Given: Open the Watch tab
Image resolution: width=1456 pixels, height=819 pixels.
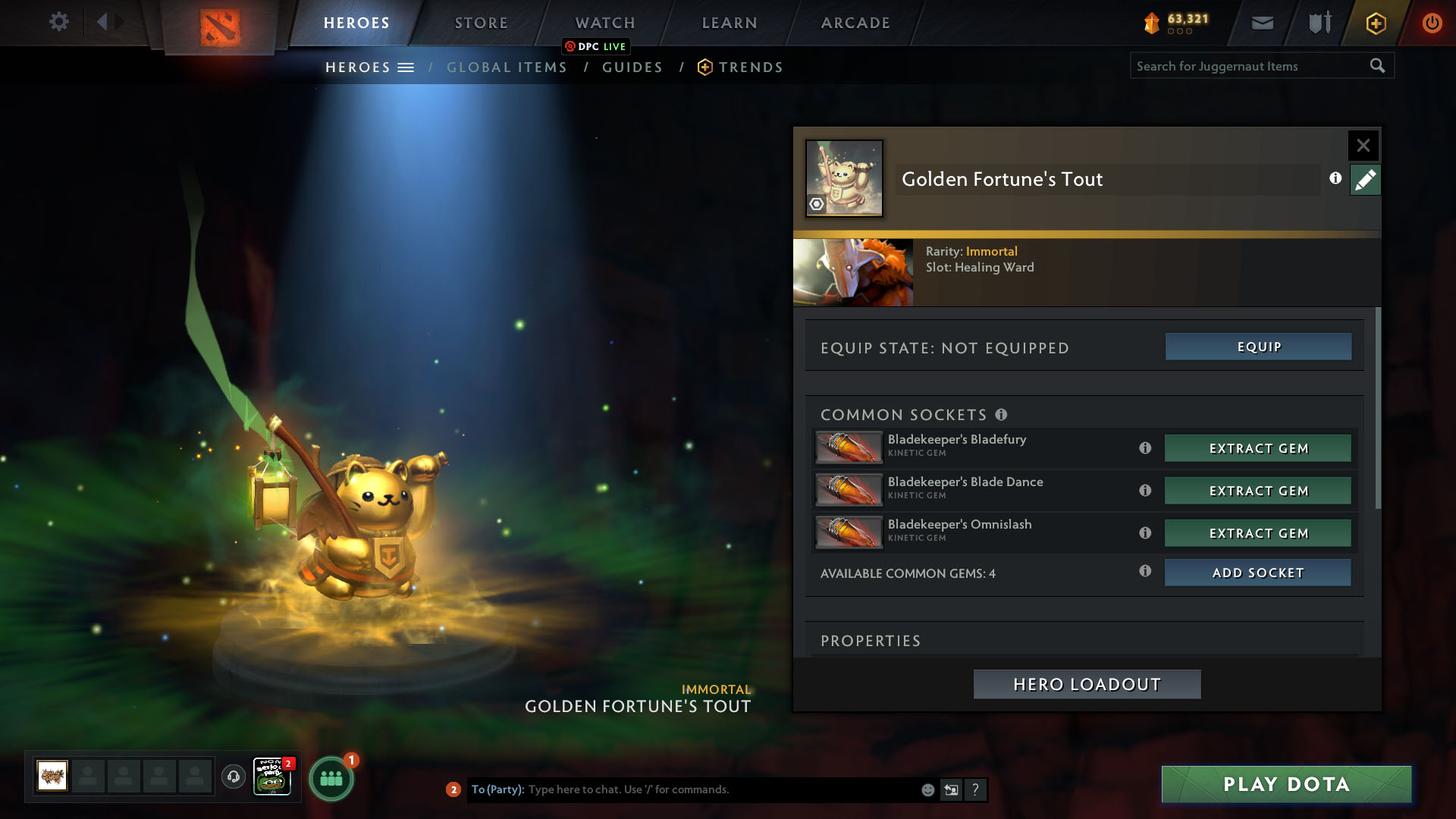Looking at the screenshot, I should point(605,23).
